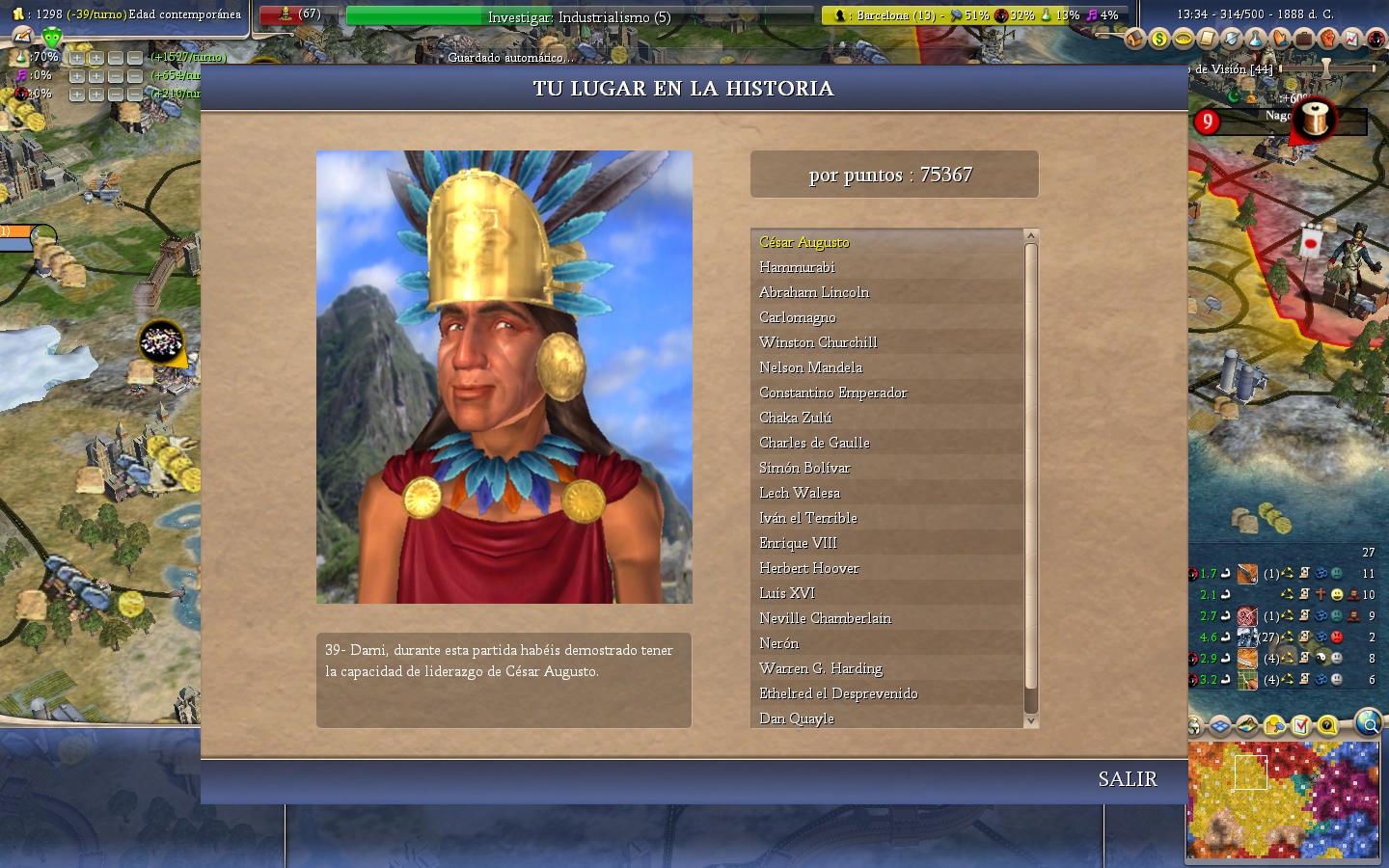Screen dimensions: 1389x868
Task: Choose the Abraham Lincoln row
Action: coord(814,292)
